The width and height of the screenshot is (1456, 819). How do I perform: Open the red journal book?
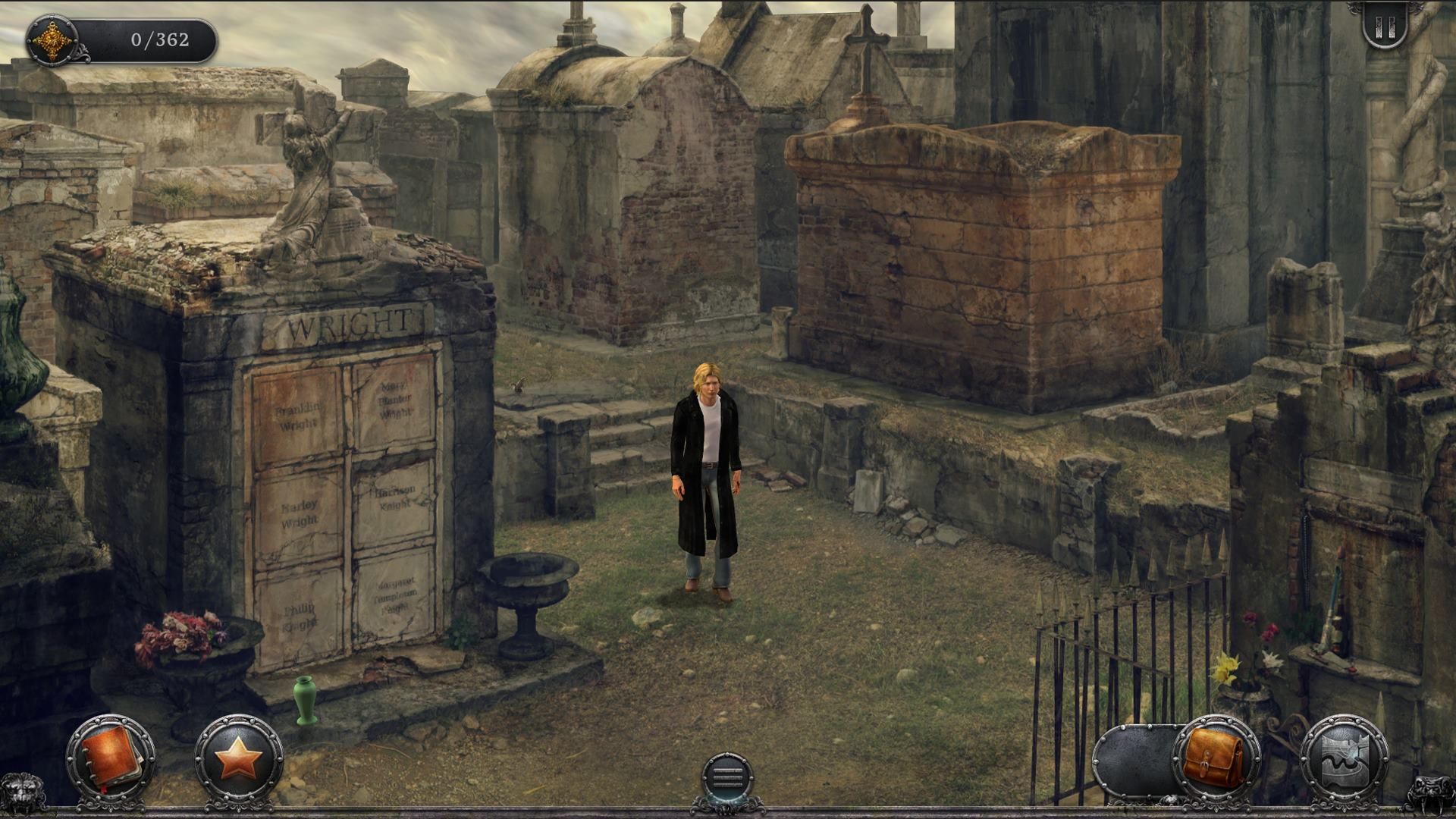click(111, 757)
